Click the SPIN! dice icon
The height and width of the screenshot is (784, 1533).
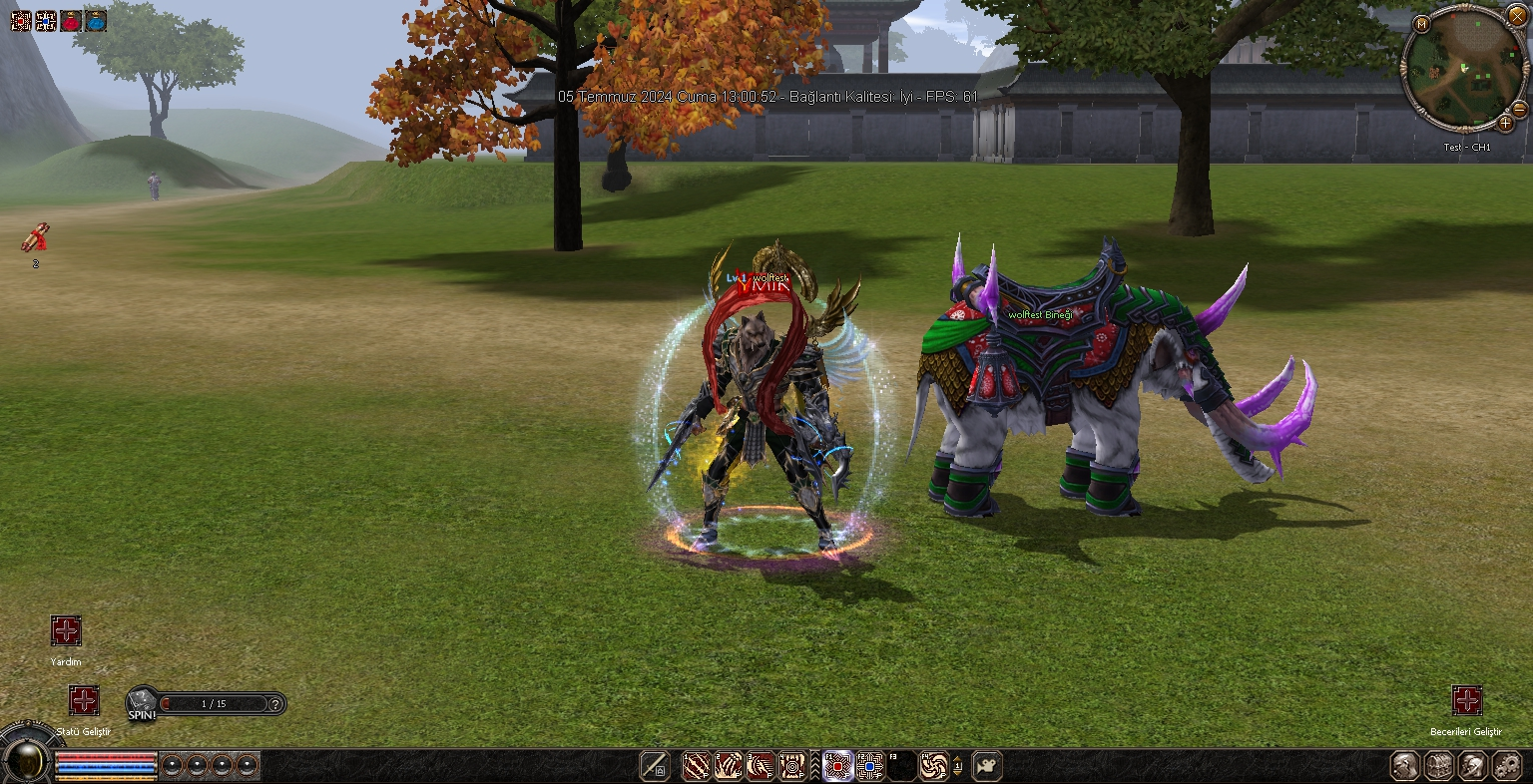[142, 701]
